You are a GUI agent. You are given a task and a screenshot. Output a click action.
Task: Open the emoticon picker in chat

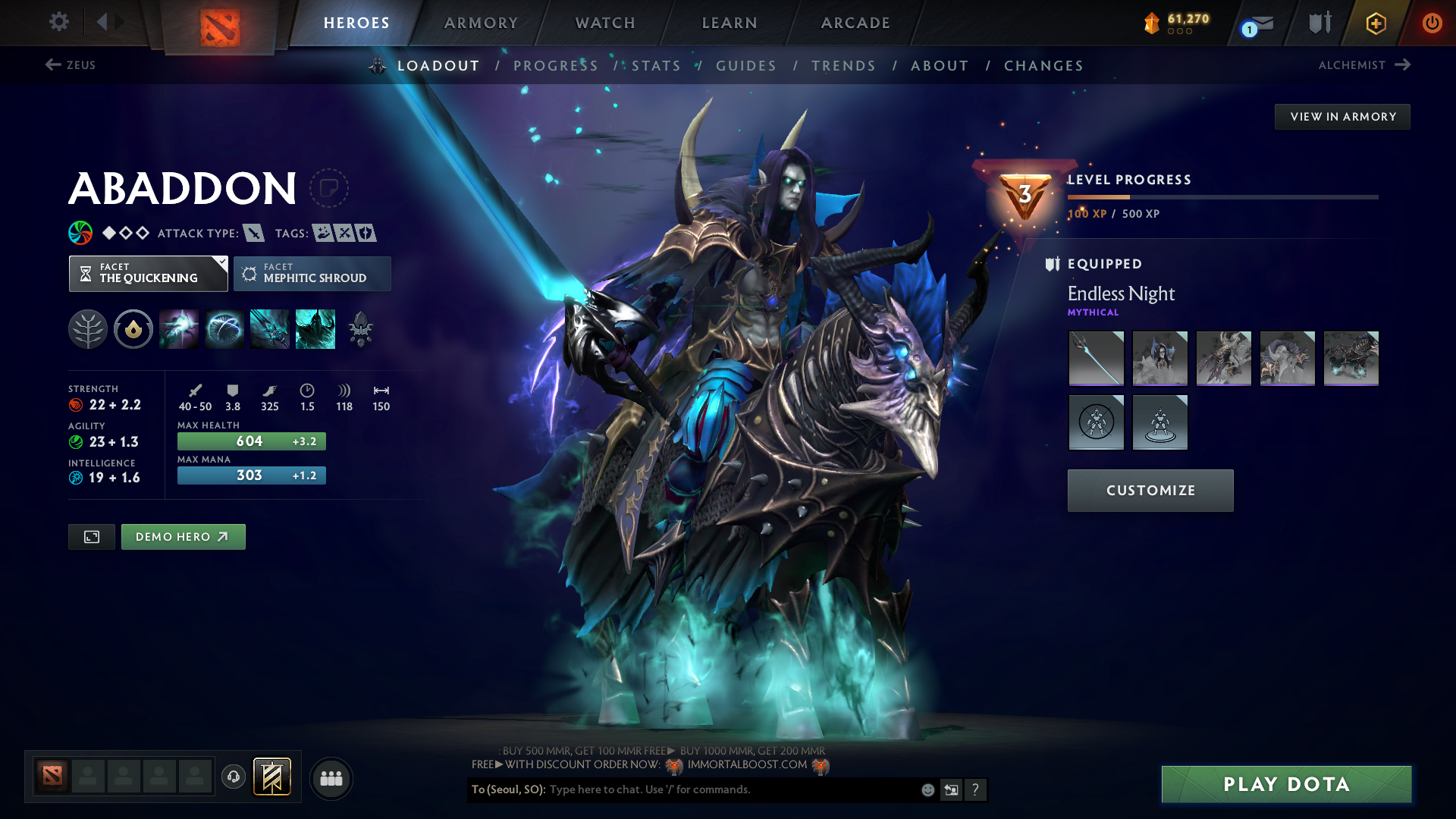pyautogui.click(x=927, y=789)
